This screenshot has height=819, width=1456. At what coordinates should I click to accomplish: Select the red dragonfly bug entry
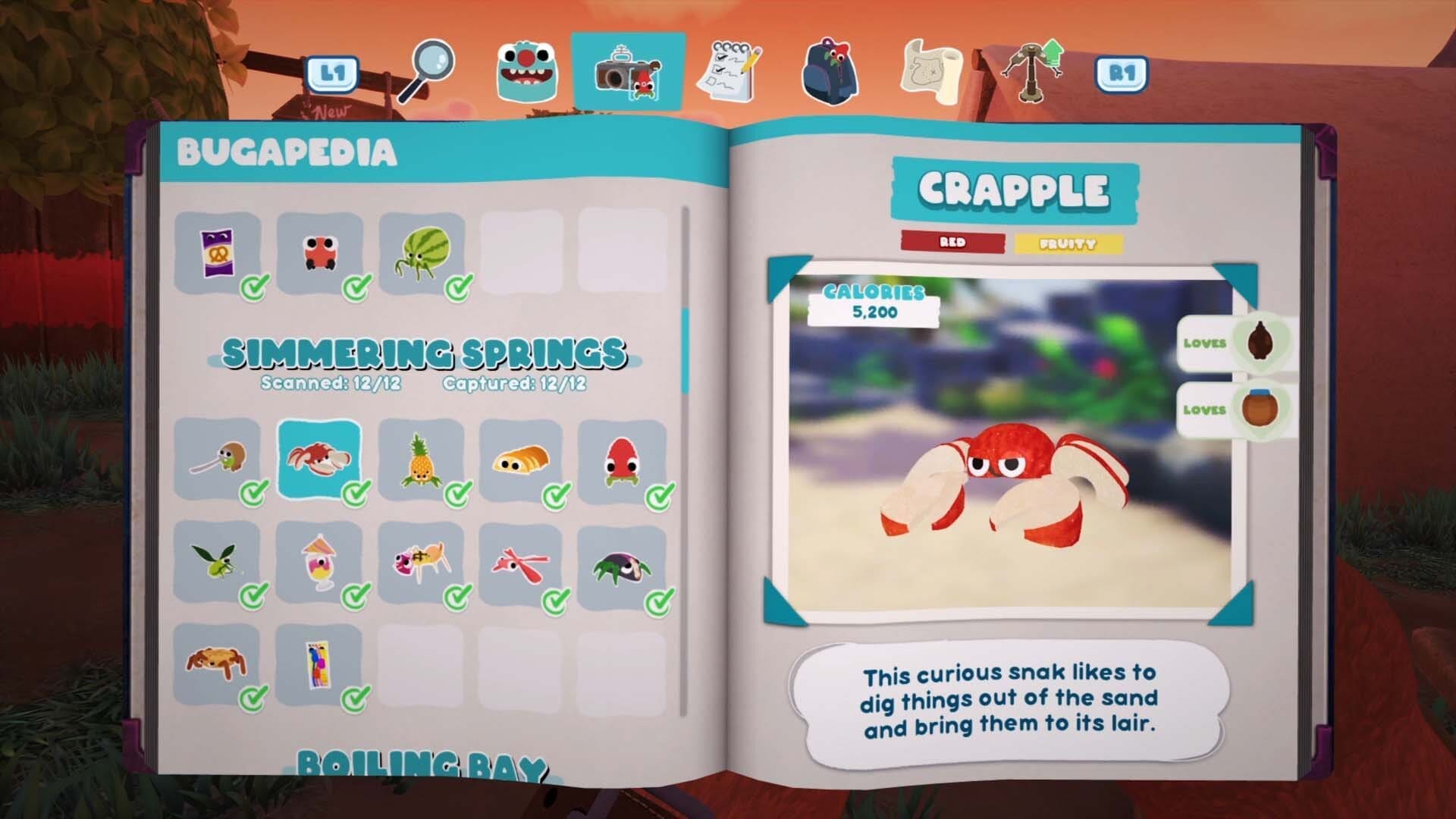[x=520, y=563]
